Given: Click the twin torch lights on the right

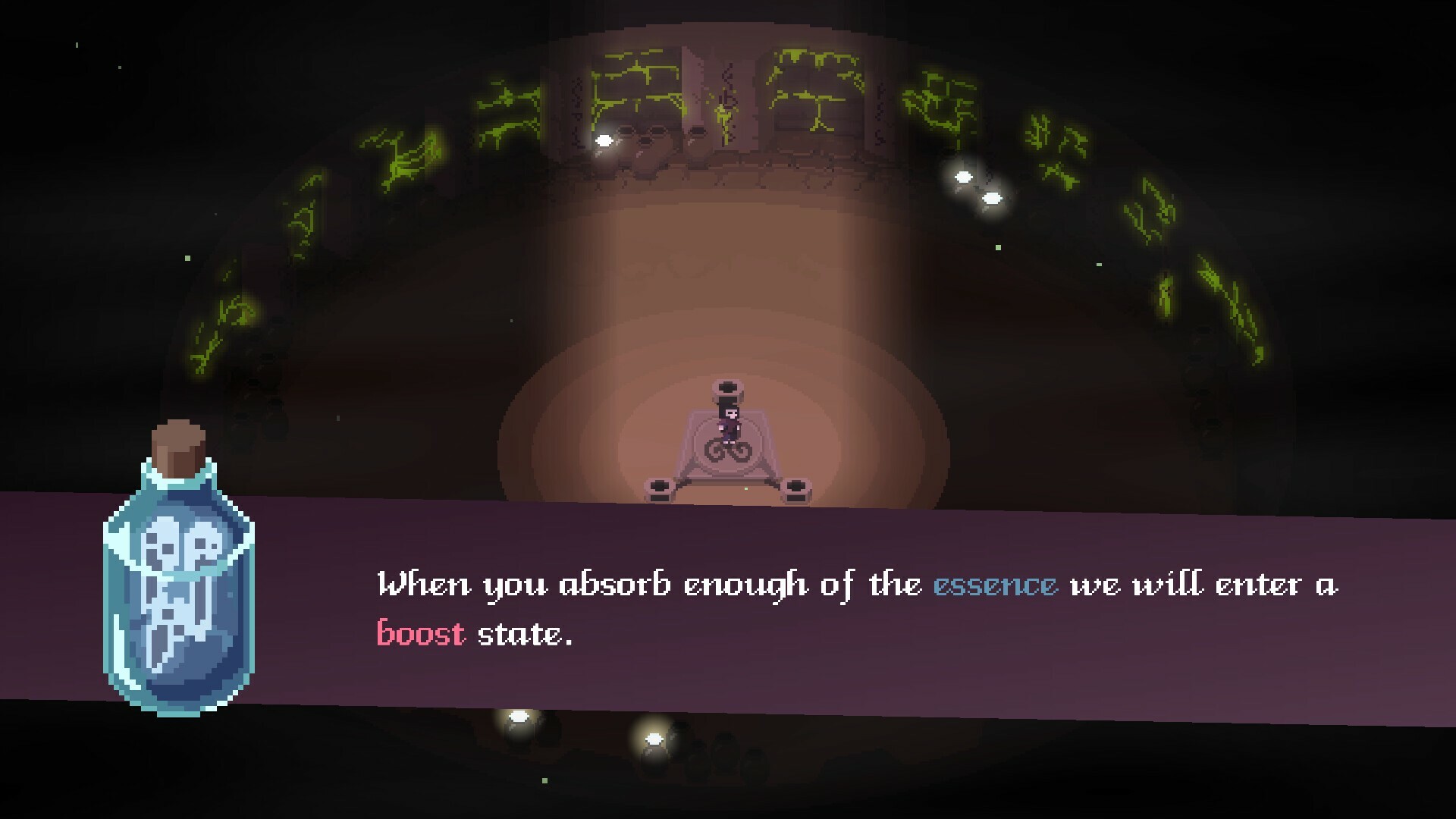Looking at the screenshot, I should [978, 188].
